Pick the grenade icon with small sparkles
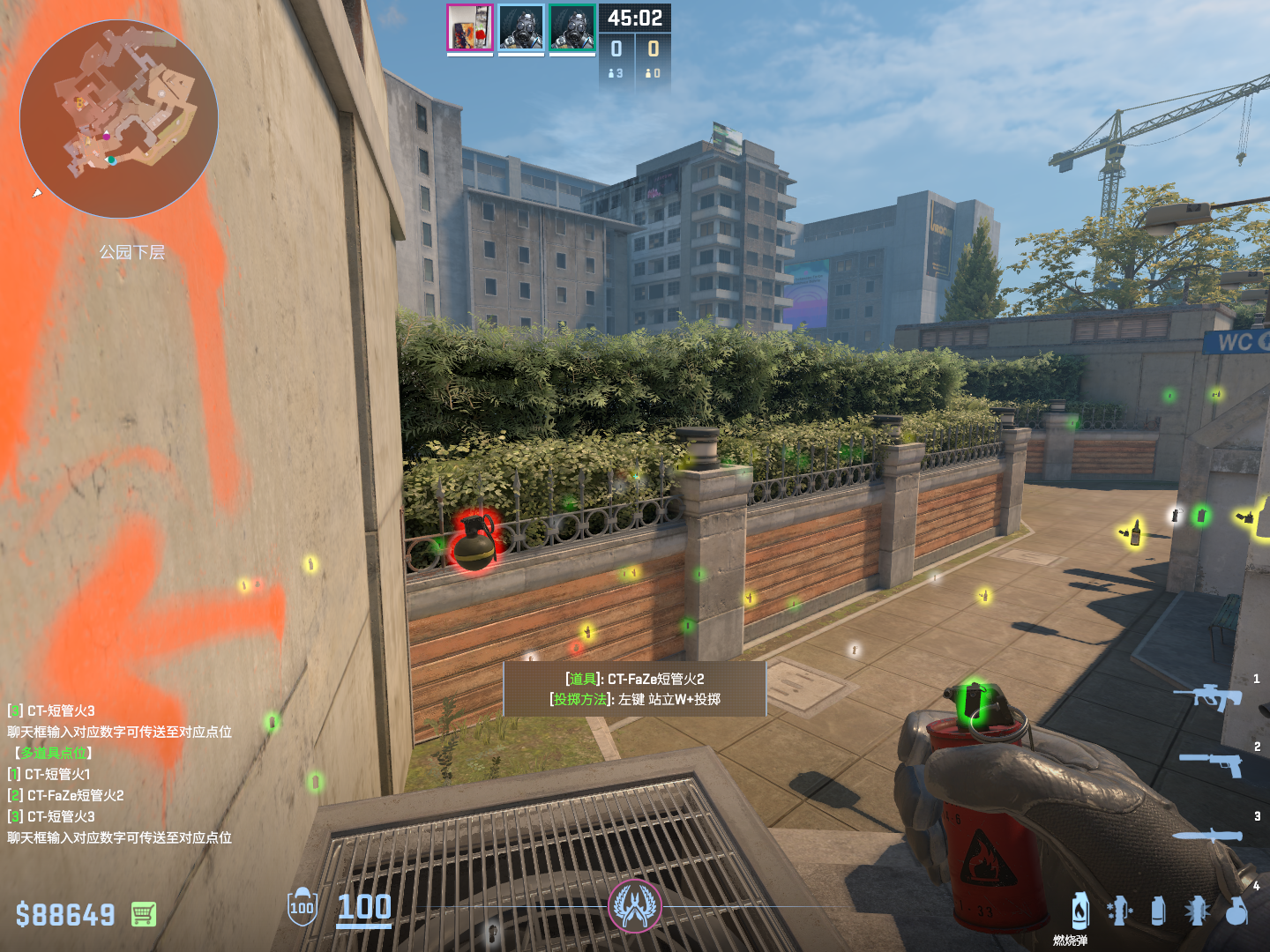This screenshot has width=1270, height=952. 1119,911
